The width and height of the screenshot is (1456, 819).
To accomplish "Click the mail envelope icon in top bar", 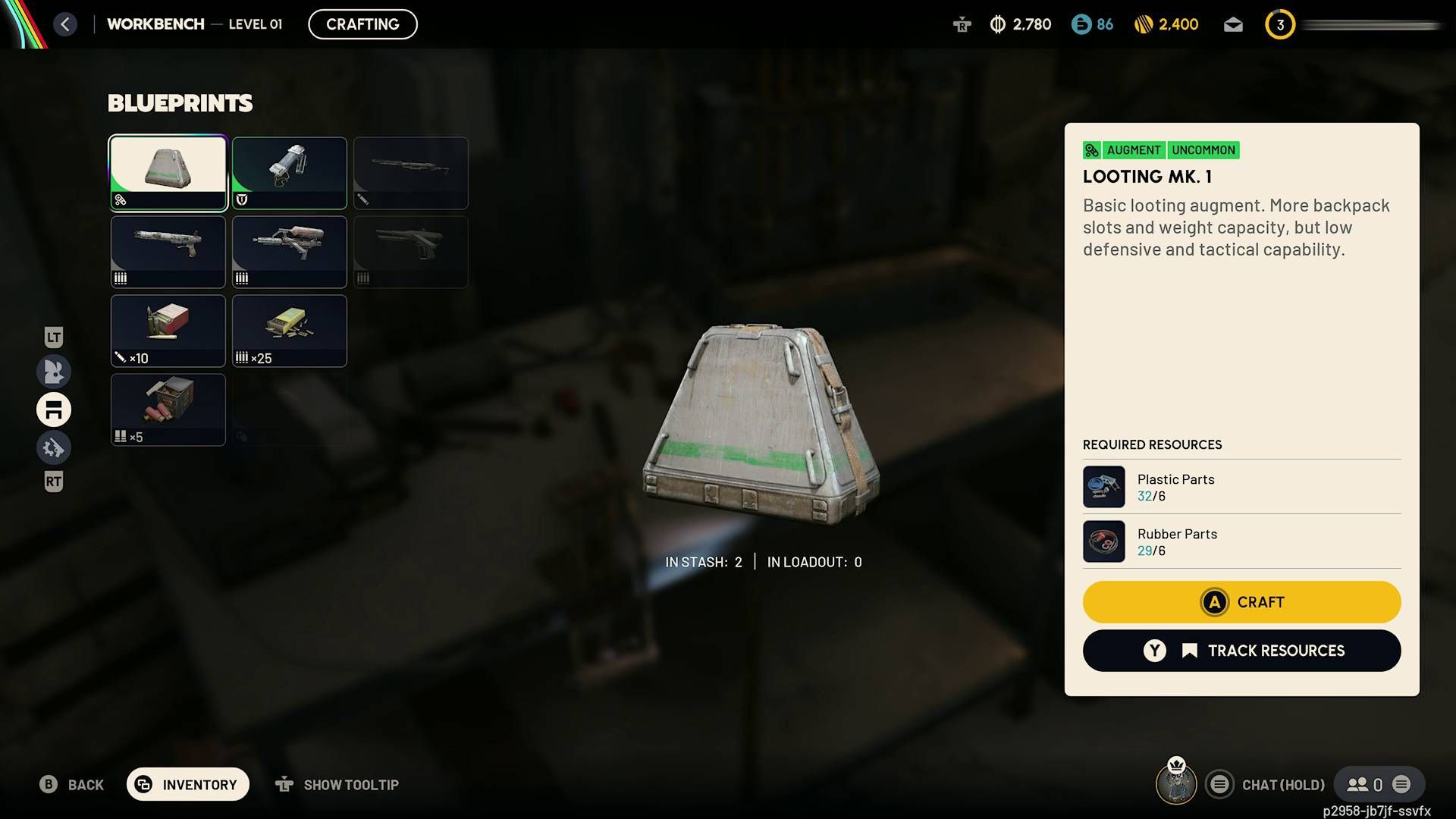I will click(1232, 24).
